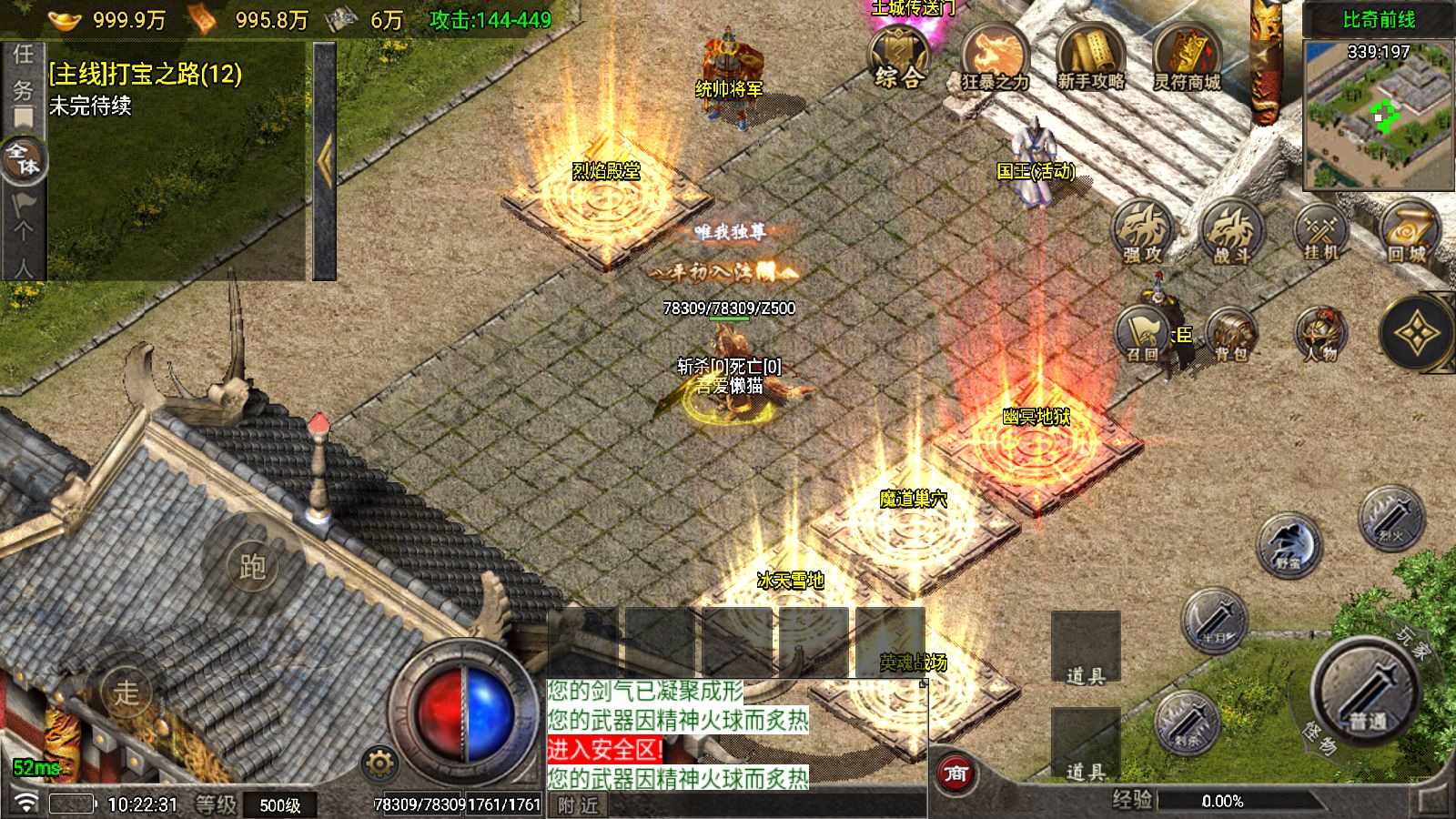Activate the 野蛮 charge skill

[1289, 544]
